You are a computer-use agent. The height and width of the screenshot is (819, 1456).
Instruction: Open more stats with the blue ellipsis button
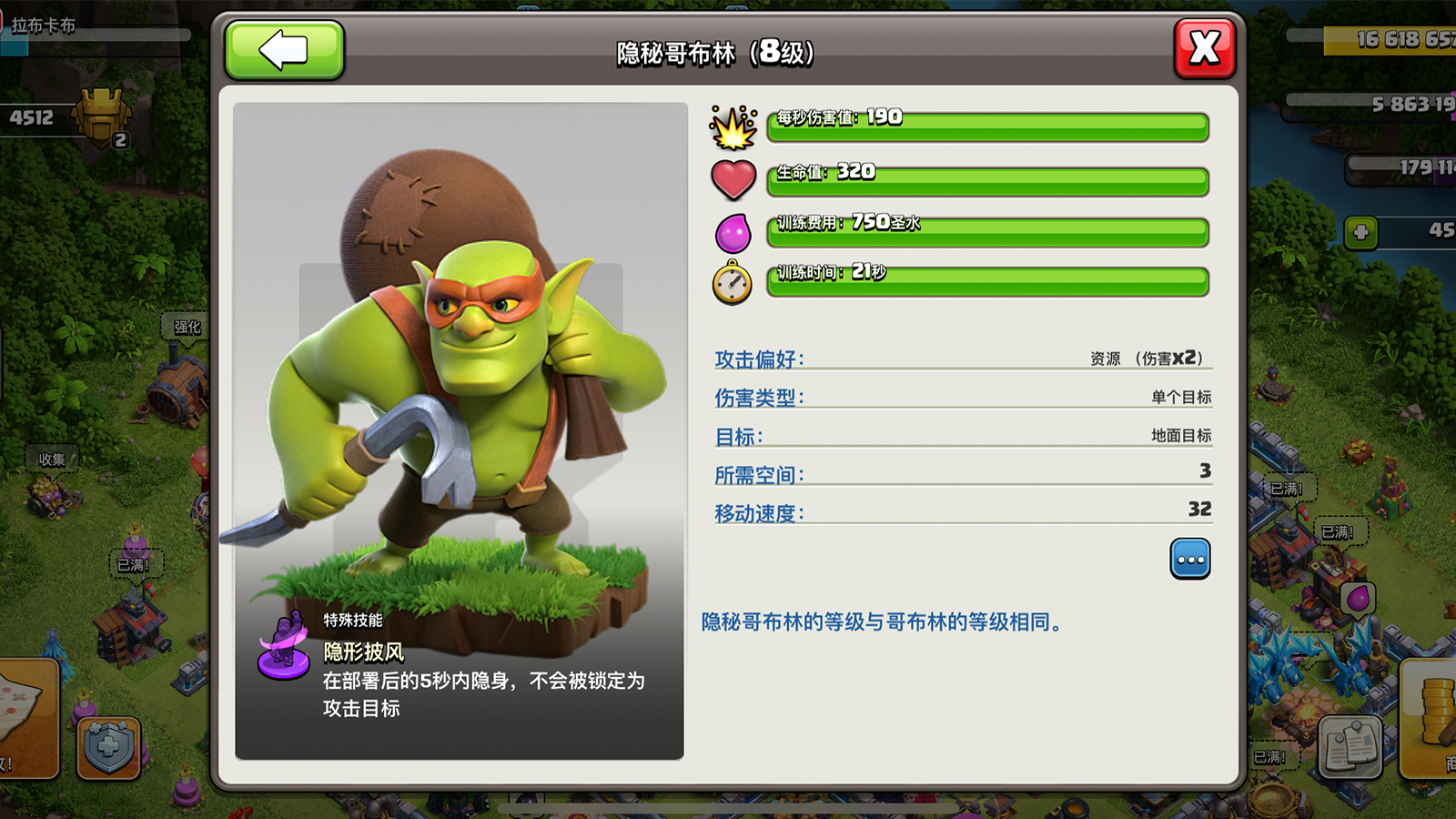point(1189,559)
